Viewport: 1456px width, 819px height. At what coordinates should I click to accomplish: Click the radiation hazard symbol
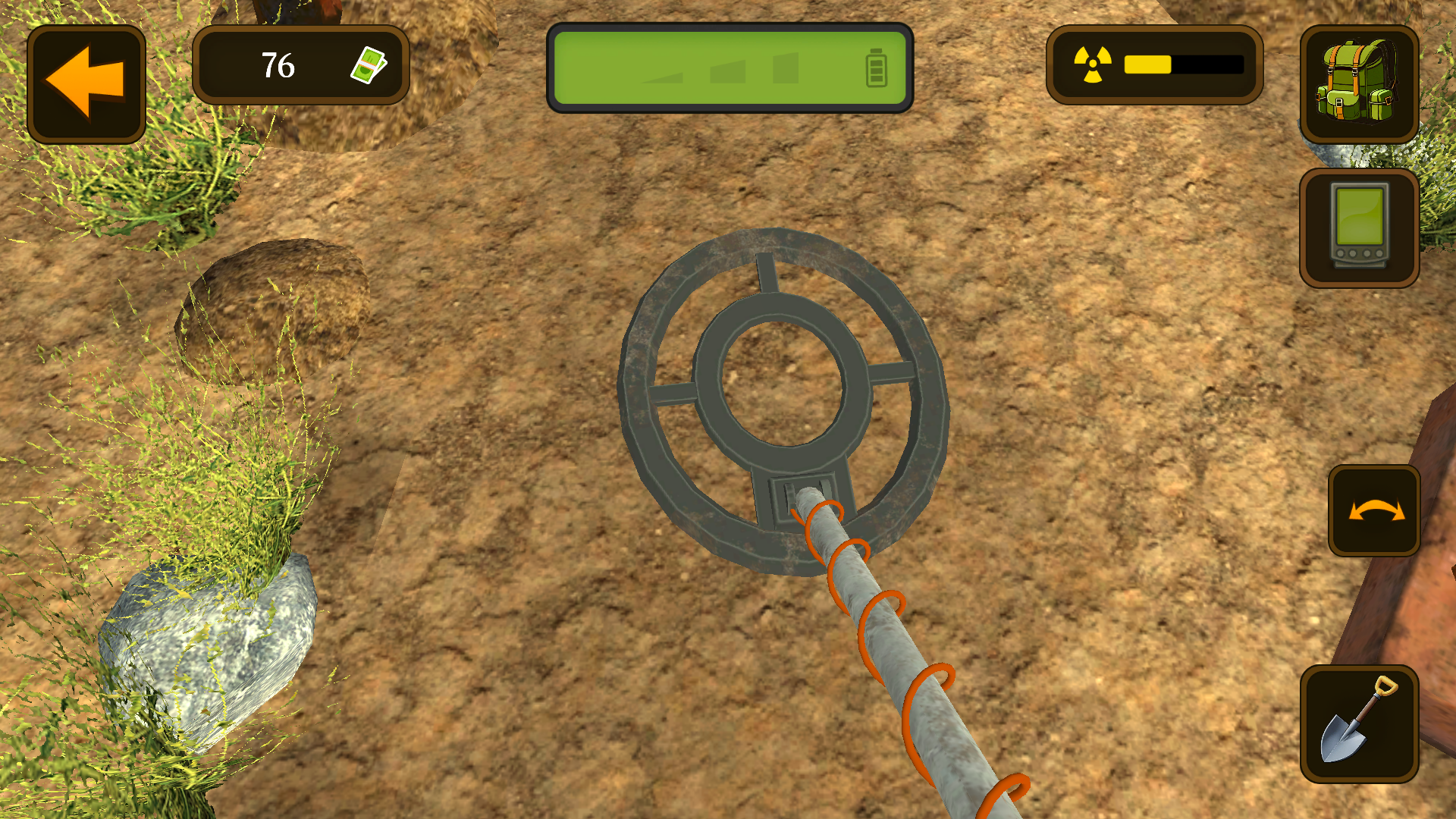click(x=1092, y=64)
